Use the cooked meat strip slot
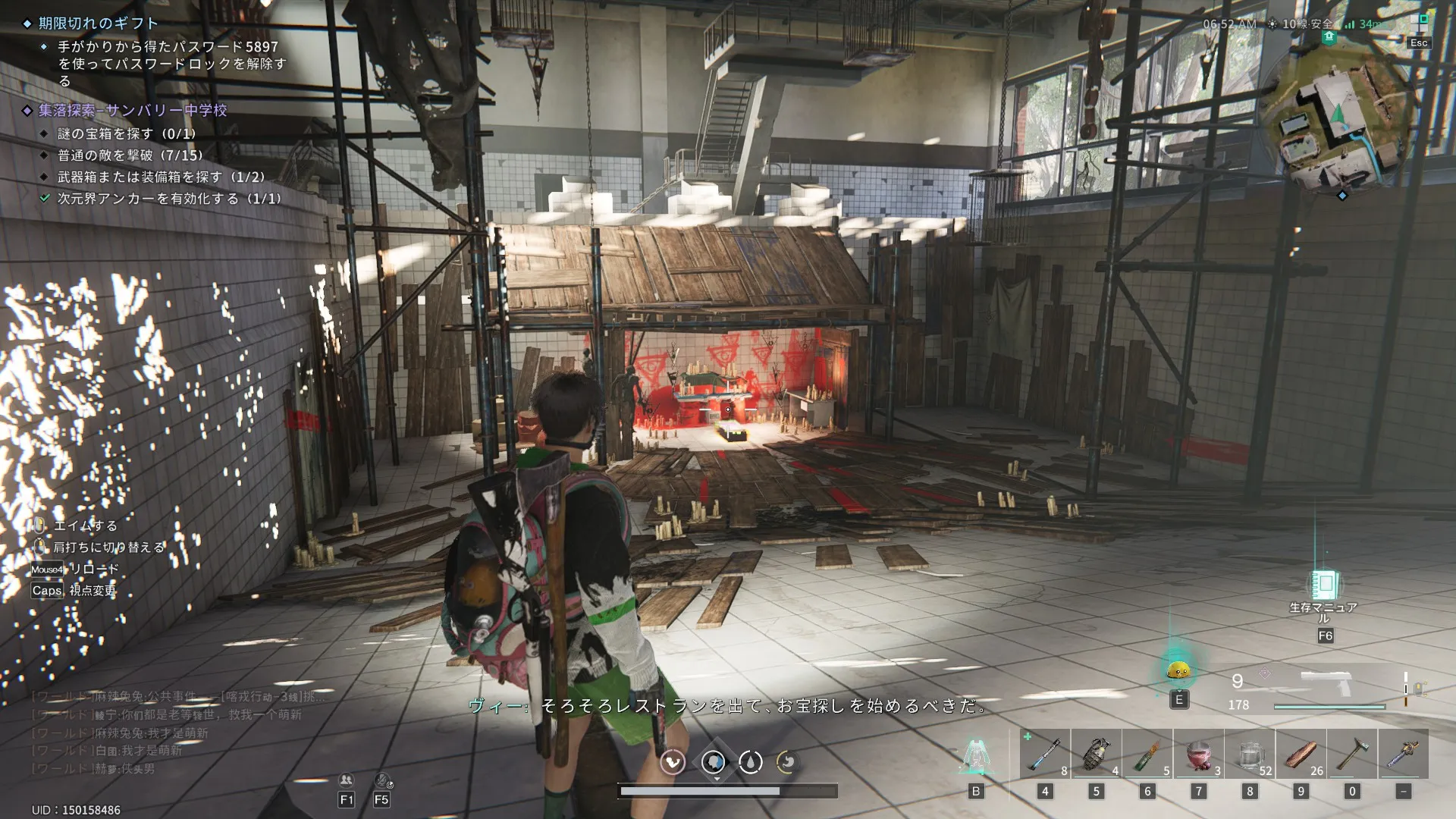Image resolution: width=1456 pixels, height=819 pixels. click(1301, 754)
